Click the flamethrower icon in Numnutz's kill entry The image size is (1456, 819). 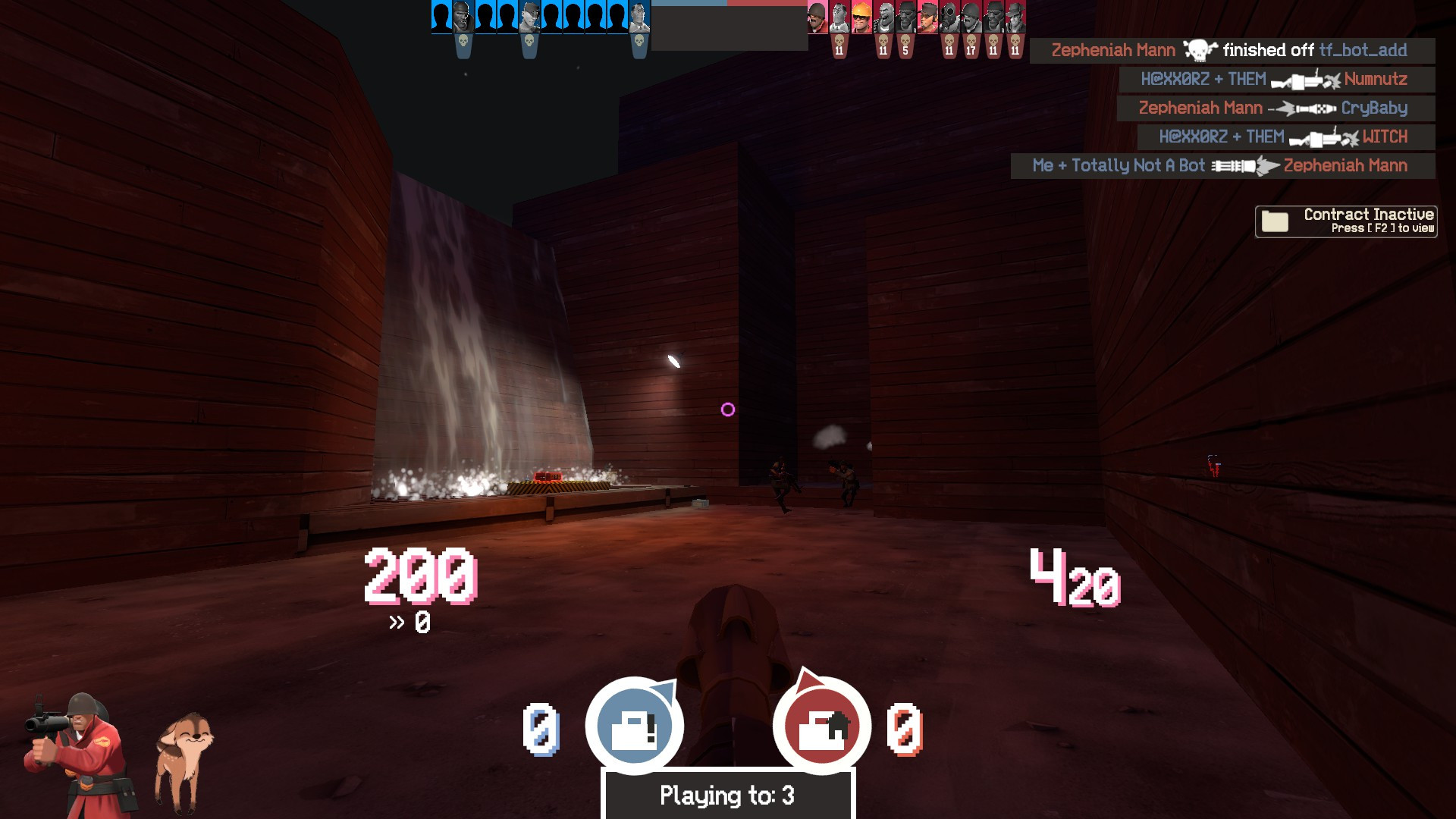(x=1304, y=79)
